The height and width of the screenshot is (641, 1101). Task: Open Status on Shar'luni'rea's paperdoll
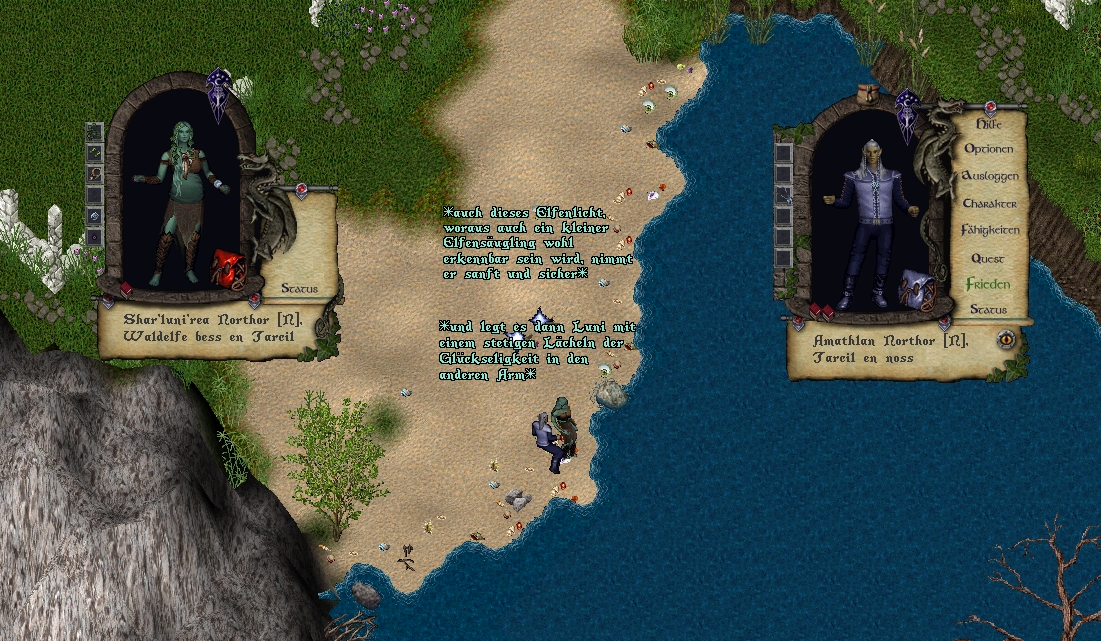[299, 288]
